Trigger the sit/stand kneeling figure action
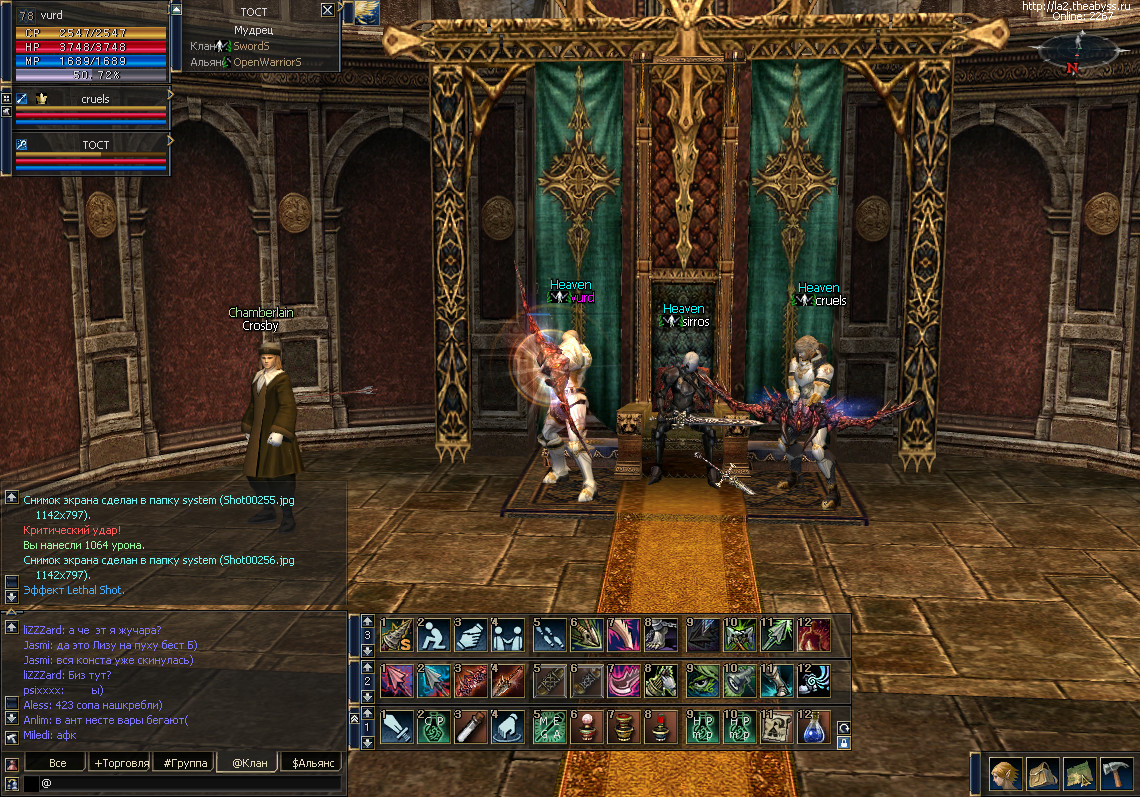This screenshot has width=1140, height=797. coord(435,634)
